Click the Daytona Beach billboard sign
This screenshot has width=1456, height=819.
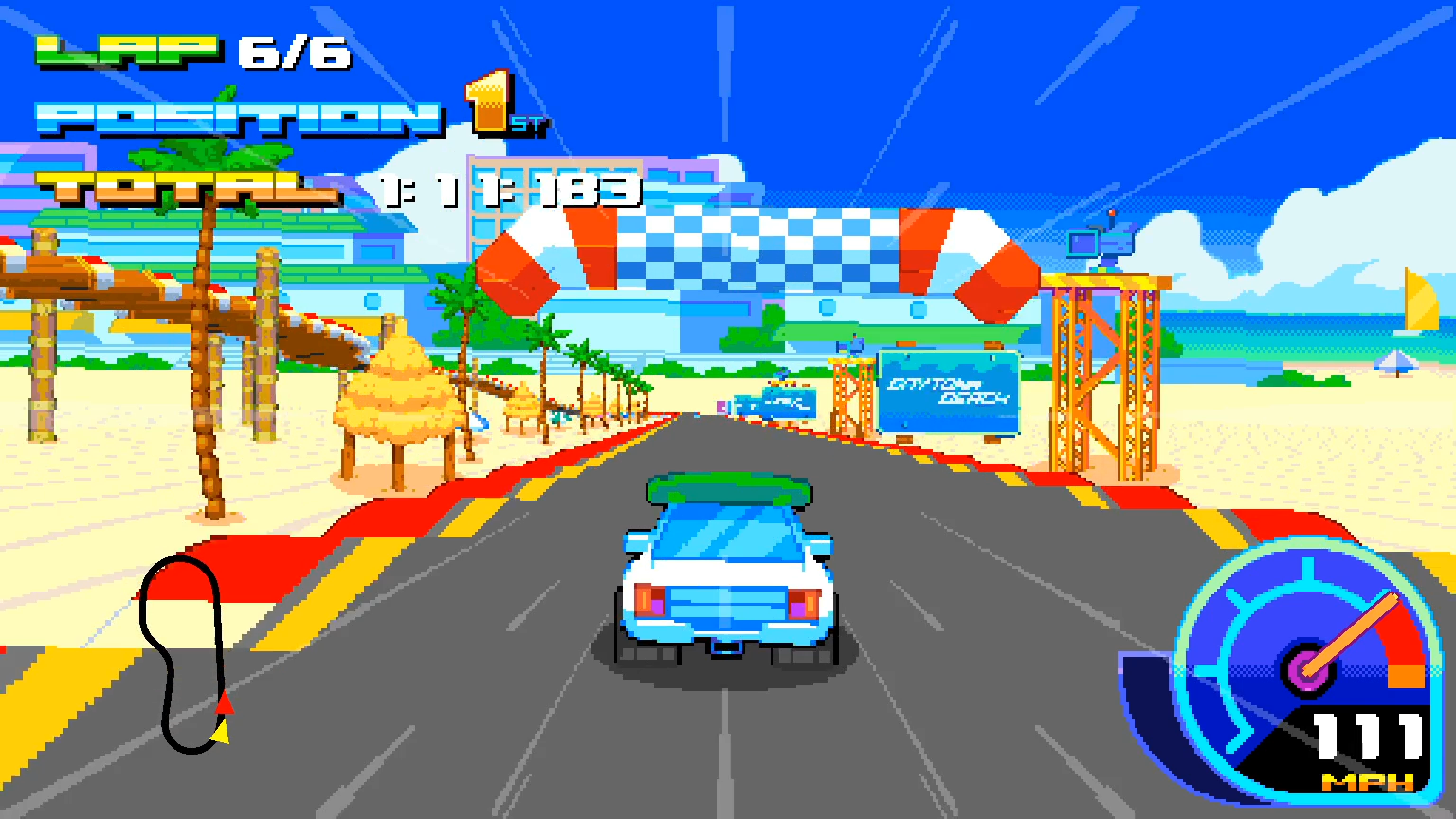[x=948, y=391]
